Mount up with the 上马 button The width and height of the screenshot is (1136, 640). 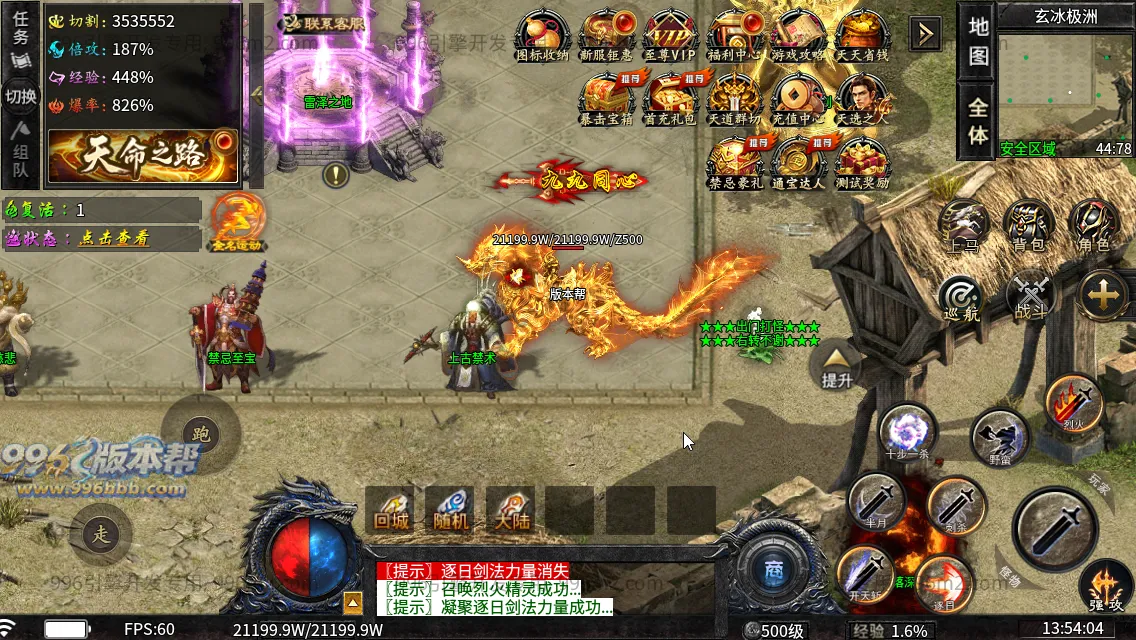tap(964, 224)
